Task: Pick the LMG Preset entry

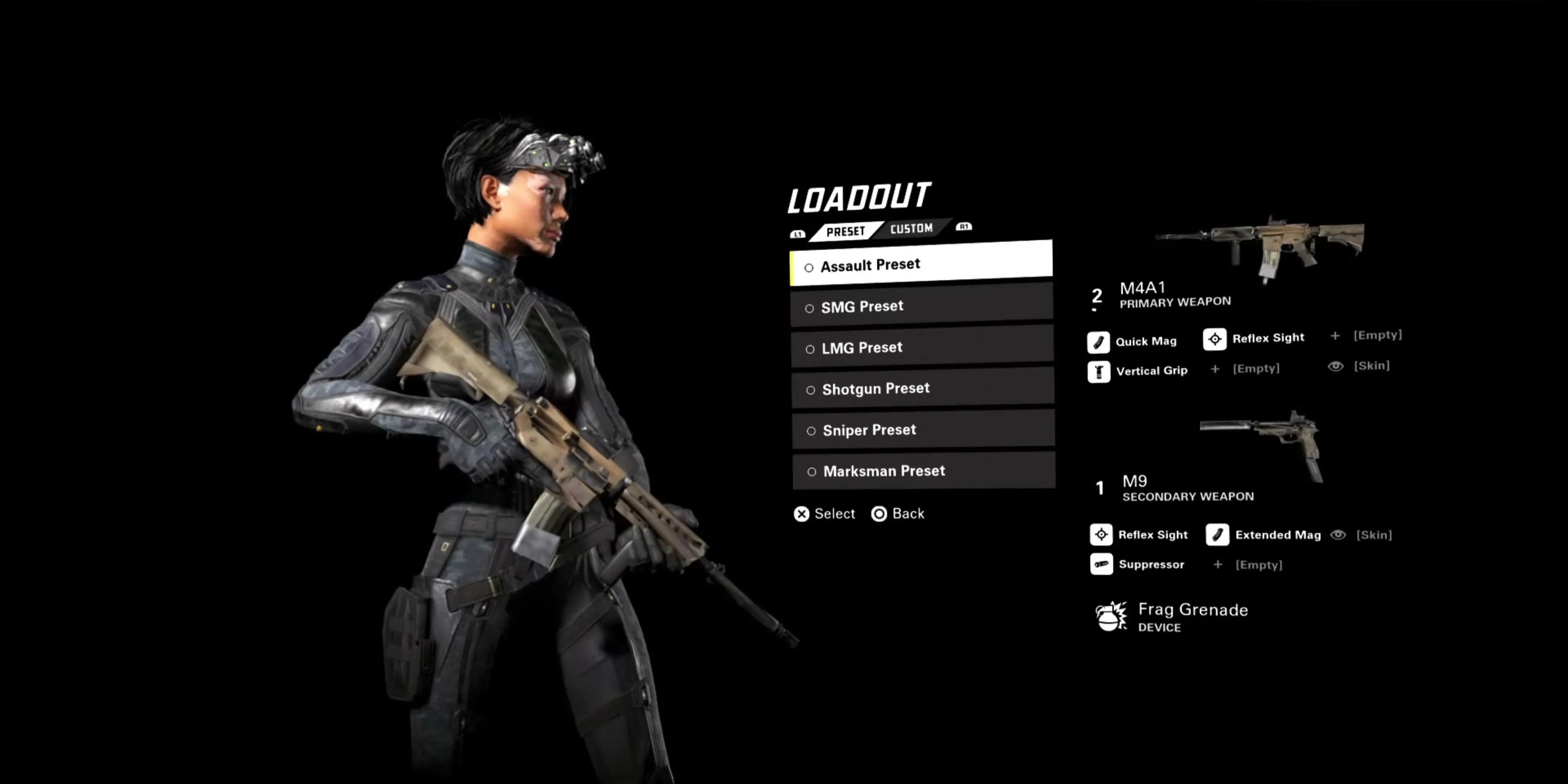Action: [x=922, y=347]
